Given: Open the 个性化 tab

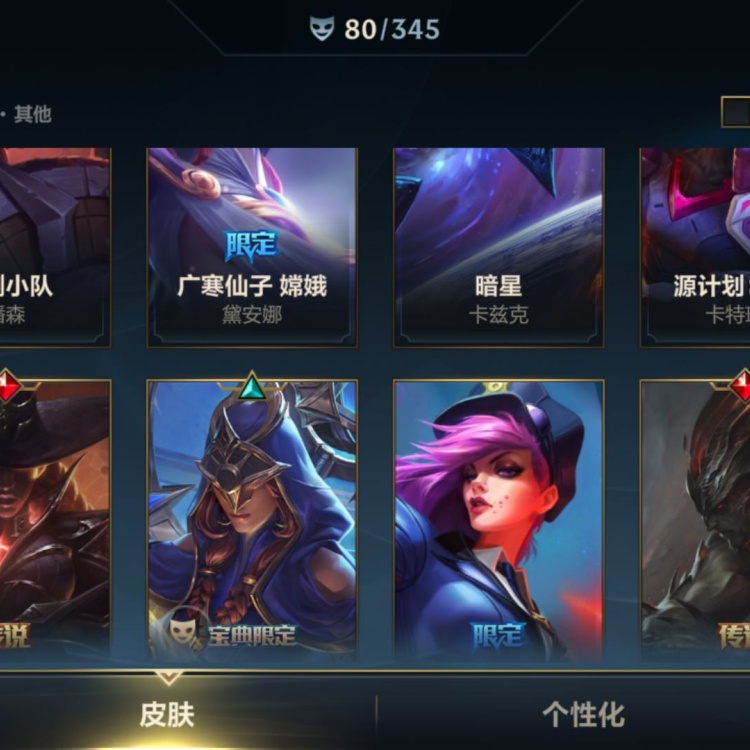Looking at the screenshot, I should 583,714.
